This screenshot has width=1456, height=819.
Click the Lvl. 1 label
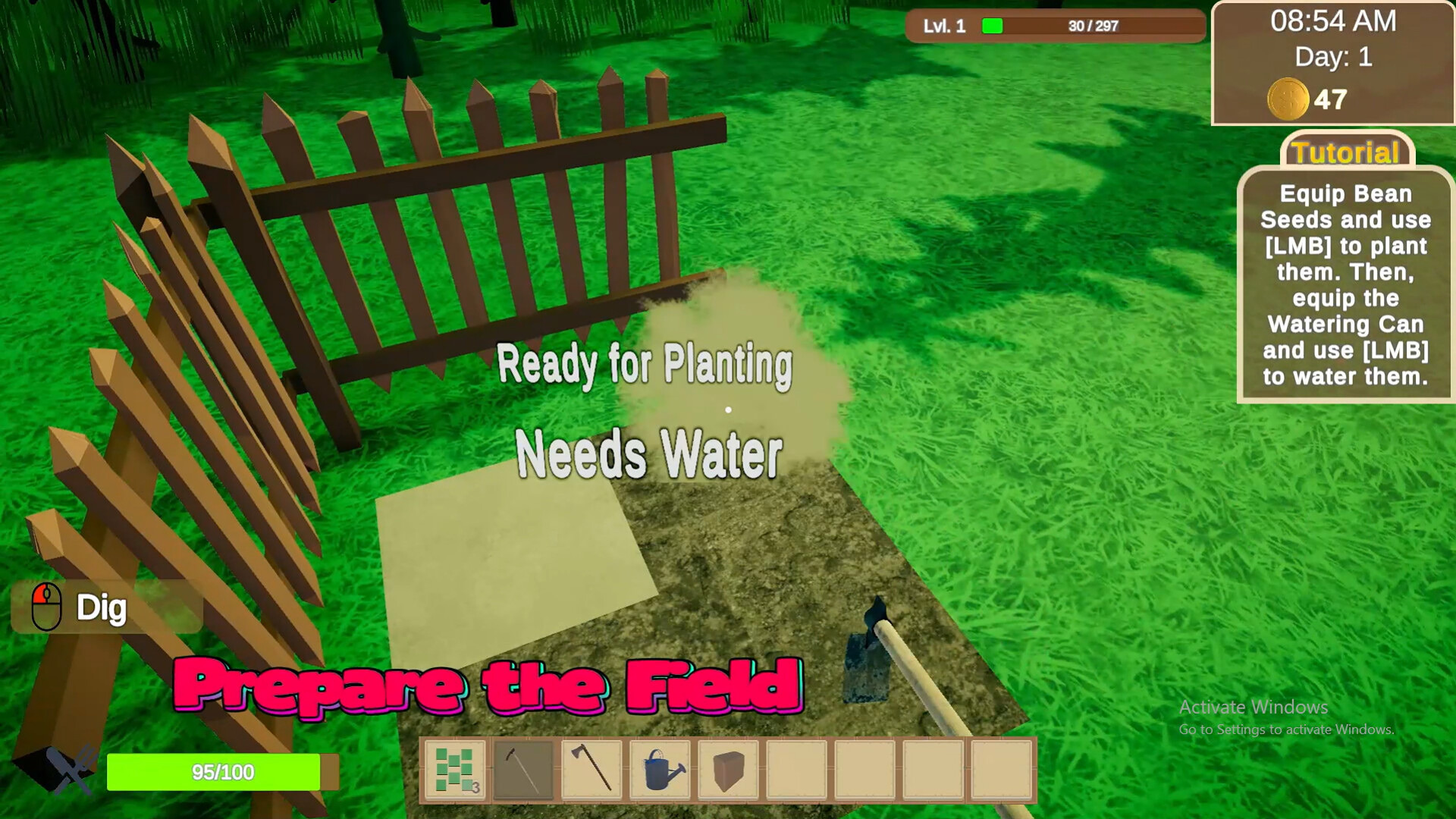944,26
